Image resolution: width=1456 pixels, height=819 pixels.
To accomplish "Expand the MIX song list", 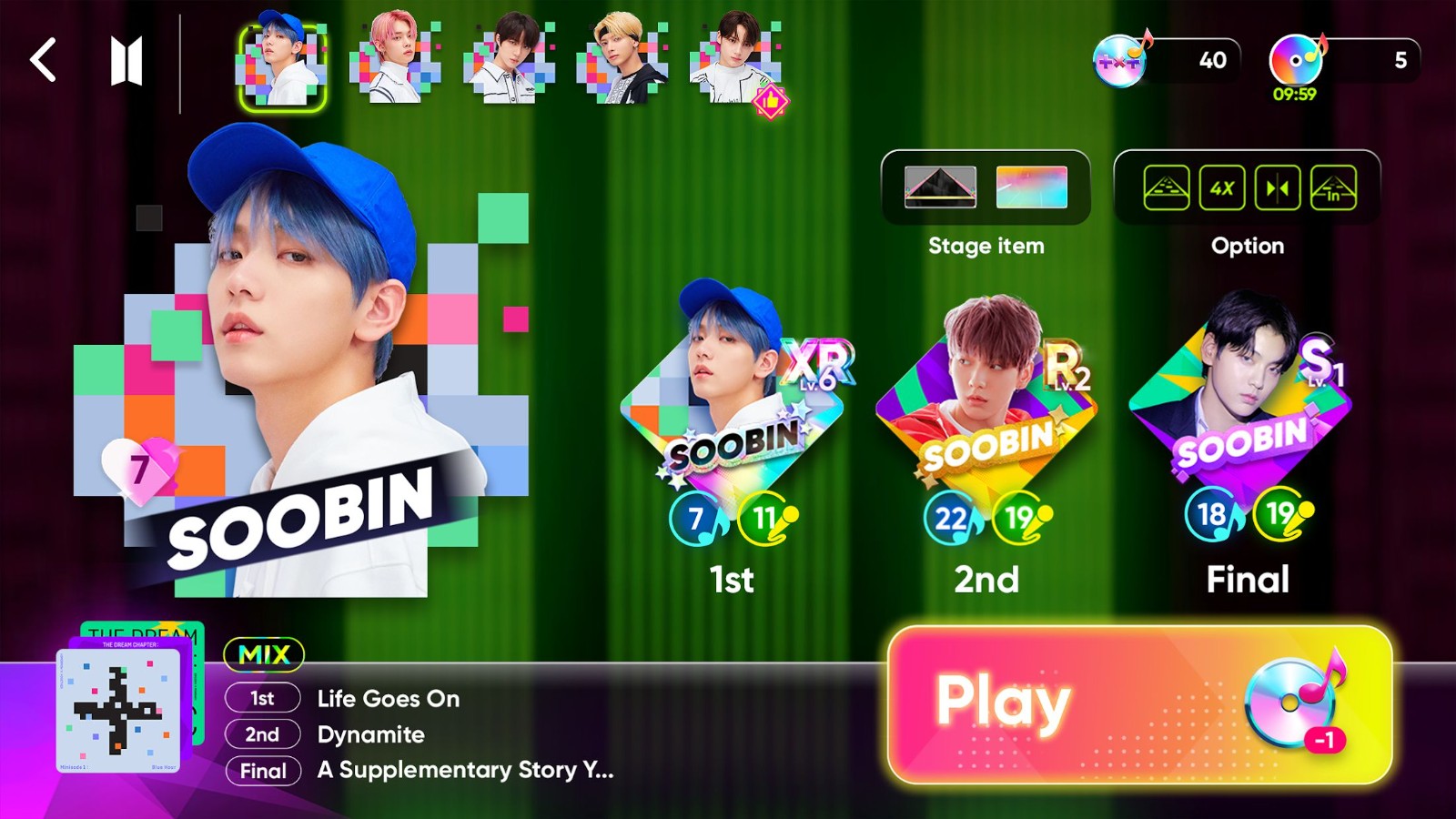I will coord(265,654).
